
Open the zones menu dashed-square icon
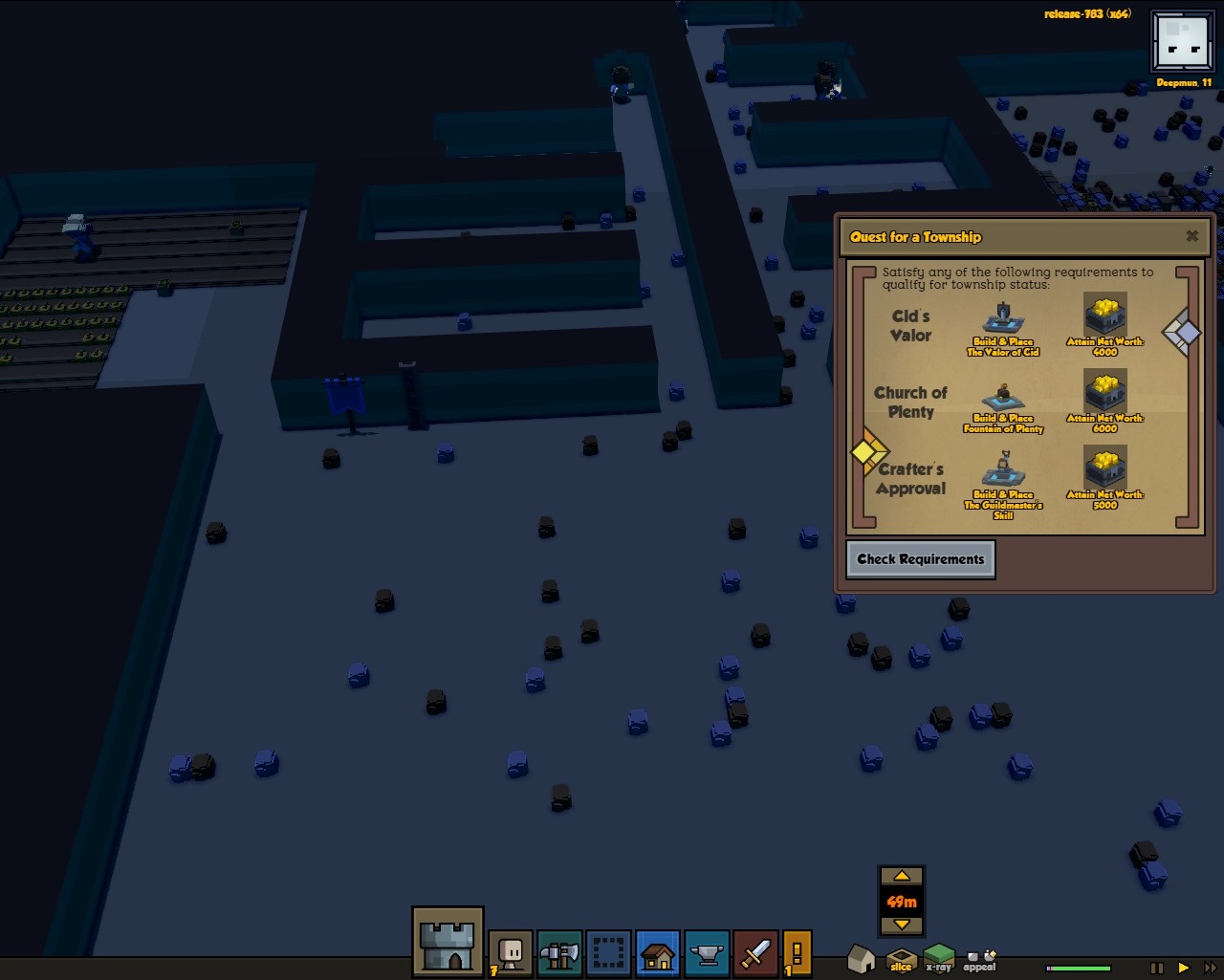tap(608, 953)
